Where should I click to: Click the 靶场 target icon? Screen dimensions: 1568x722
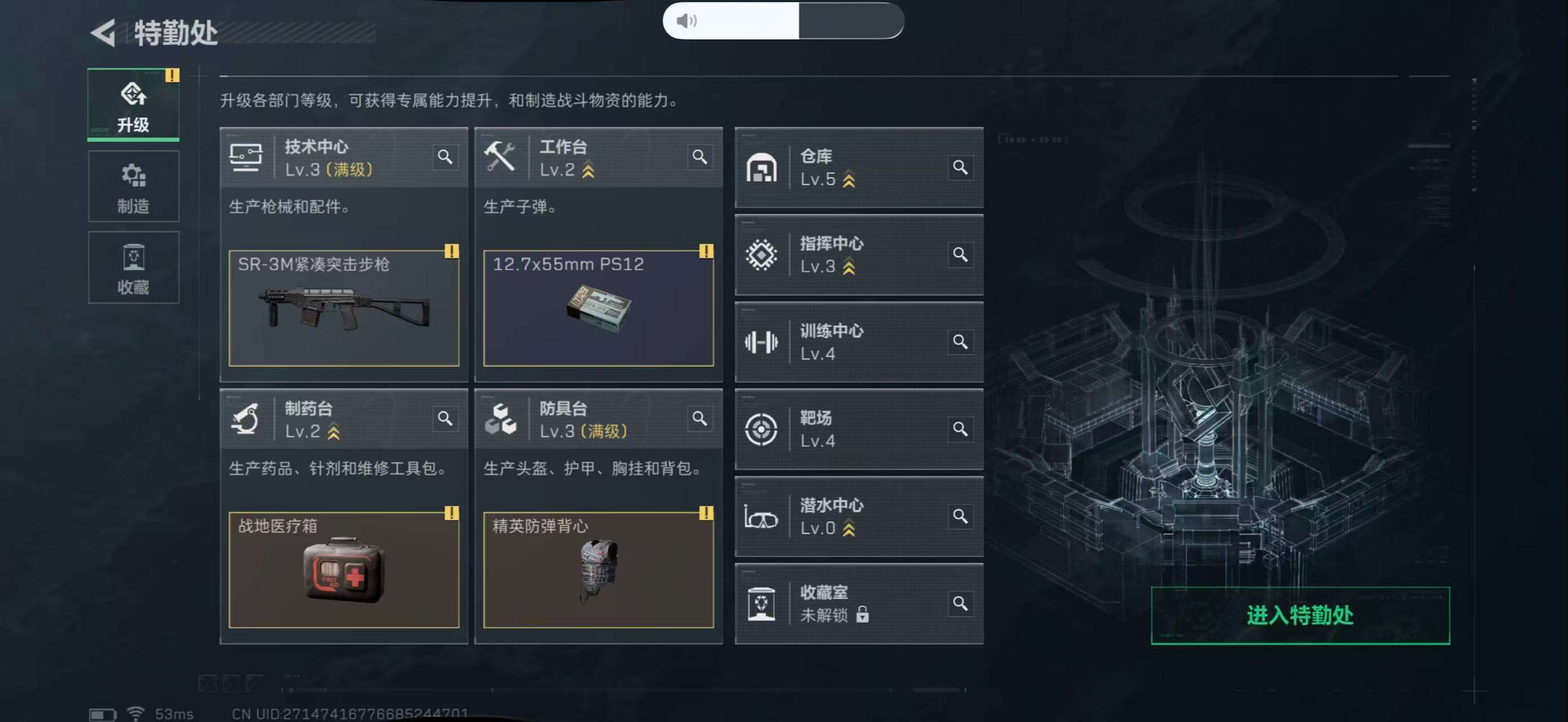(762, 429)
